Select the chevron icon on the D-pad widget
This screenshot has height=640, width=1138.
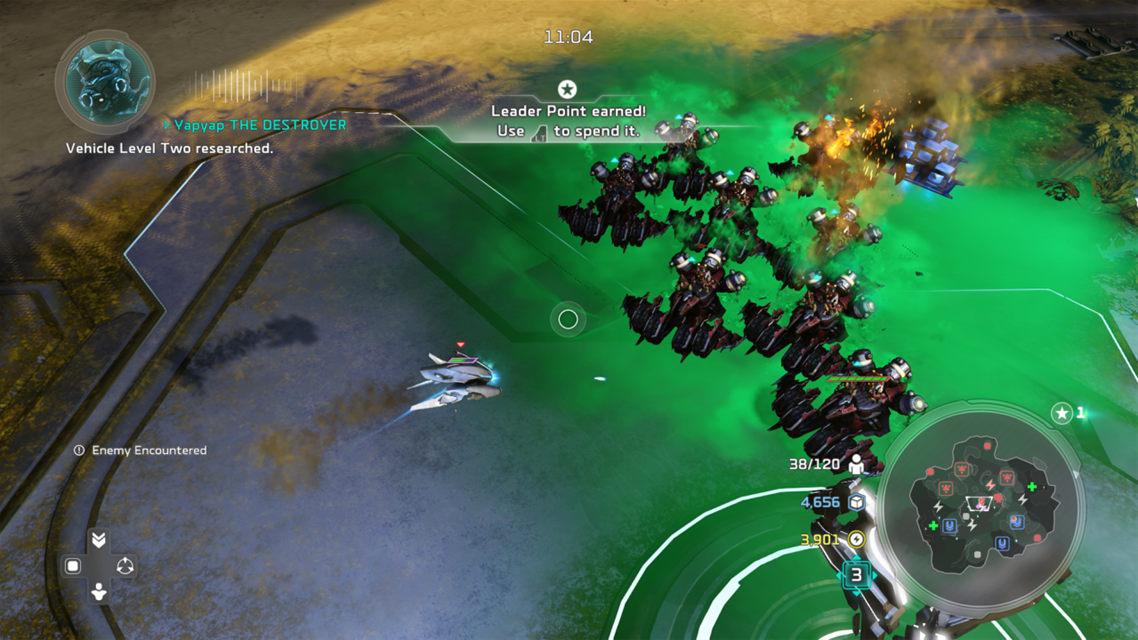coord(99,541)
